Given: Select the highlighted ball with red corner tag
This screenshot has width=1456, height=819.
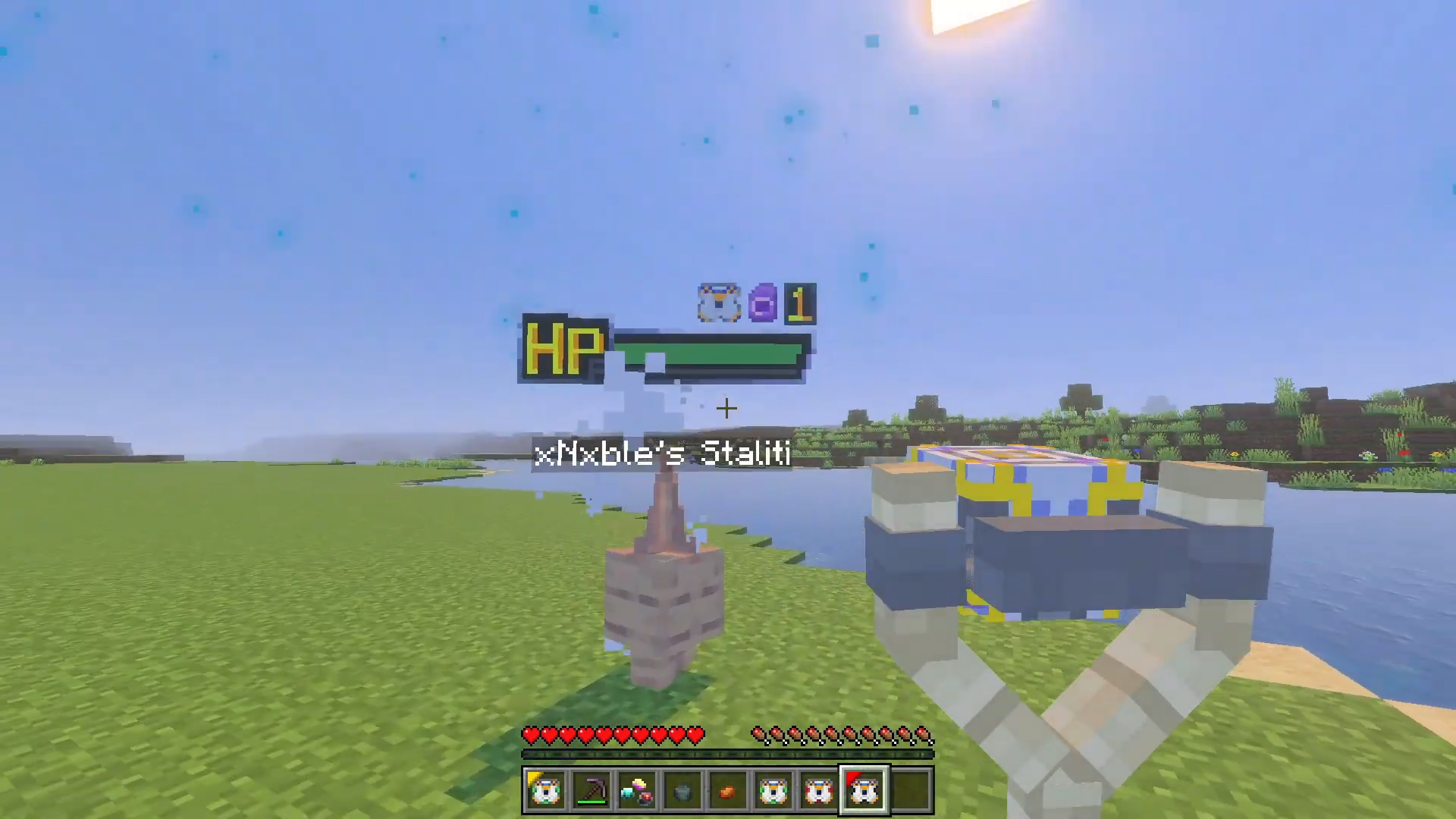Looking at the screenshot, I should [x=864, y=791].
